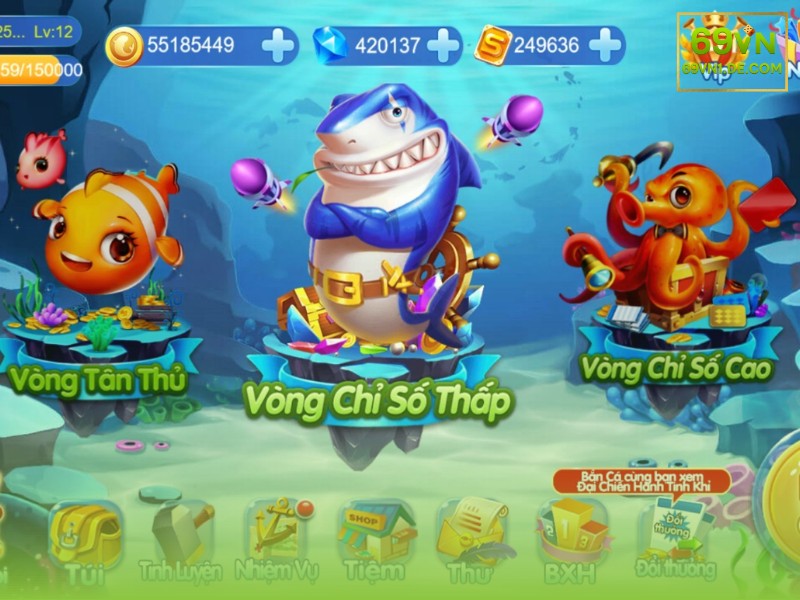
Task: Open Tinh Luyện hammer menu
Action: coord(178,540)
